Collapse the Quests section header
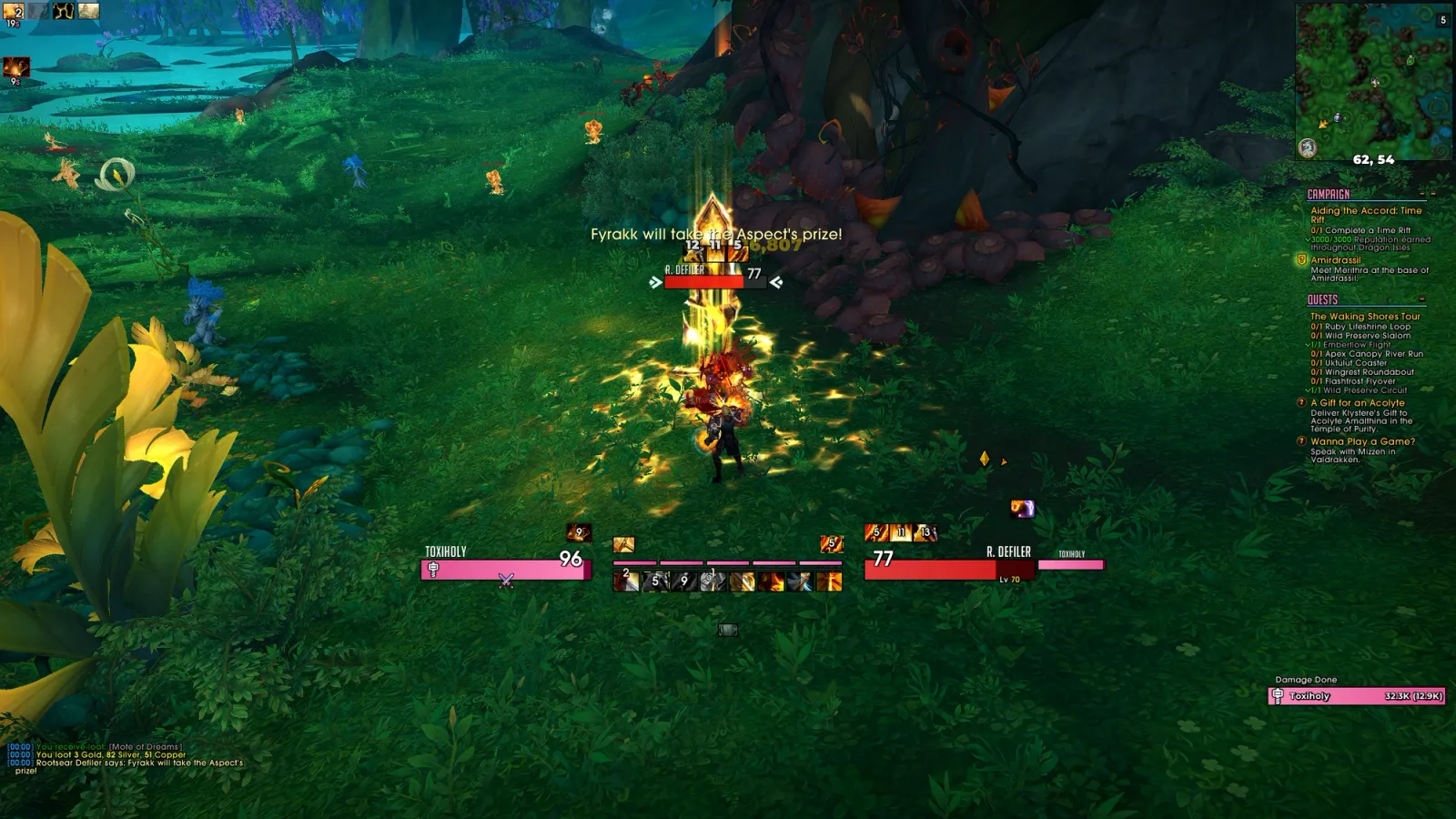1456x819 pixels. [x=1421, y=298]
